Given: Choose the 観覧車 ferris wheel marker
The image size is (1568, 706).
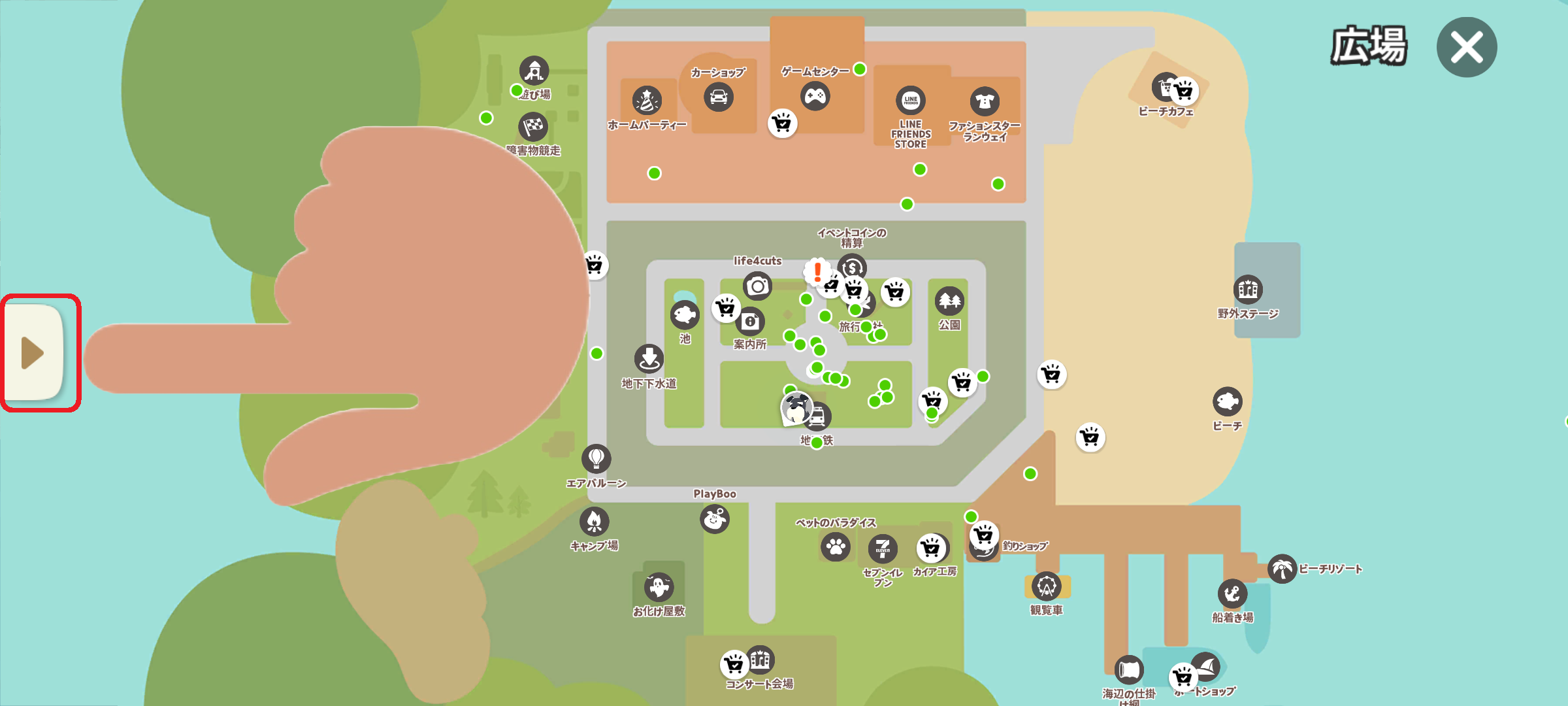Looking at the screenshot, I should (1047, 586).
